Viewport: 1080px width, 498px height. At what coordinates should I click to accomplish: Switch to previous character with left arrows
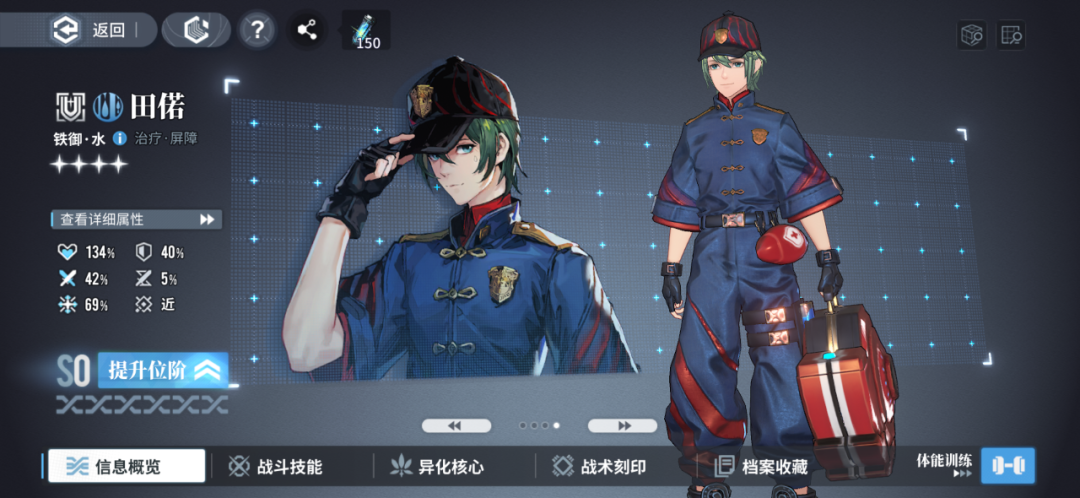(x=456, y=425)
